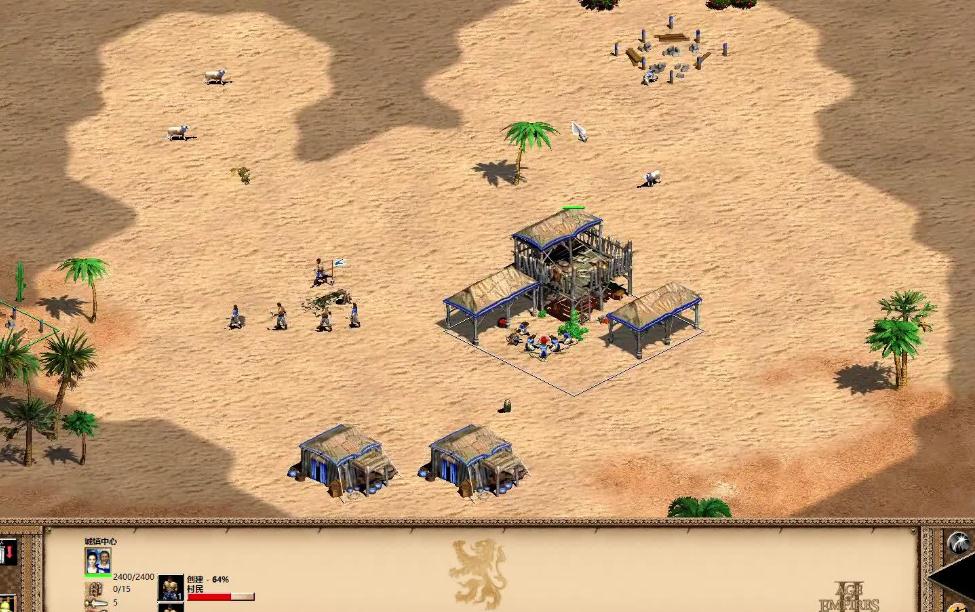Image resolution: width=975 pixels, height=612 pixels.
Task: Click the red arrow command button
Action: [7, 552]
